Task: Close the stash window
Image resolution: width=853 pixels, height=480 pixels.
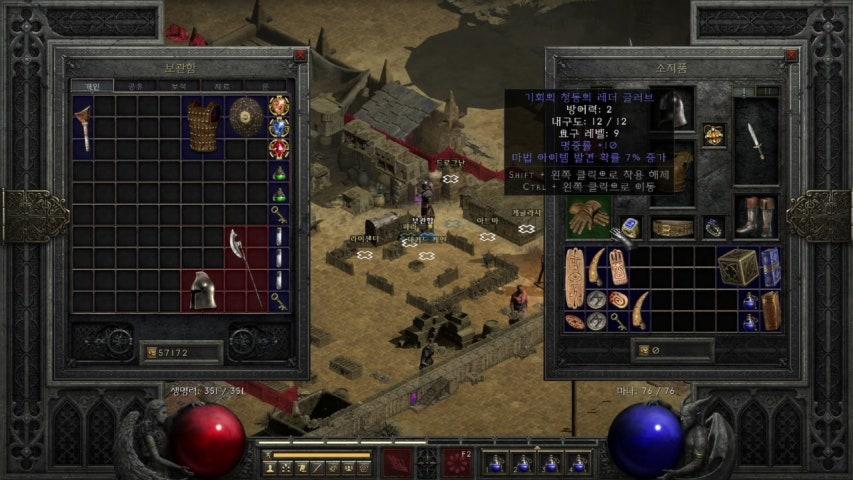Action: (x=300, y=57)
